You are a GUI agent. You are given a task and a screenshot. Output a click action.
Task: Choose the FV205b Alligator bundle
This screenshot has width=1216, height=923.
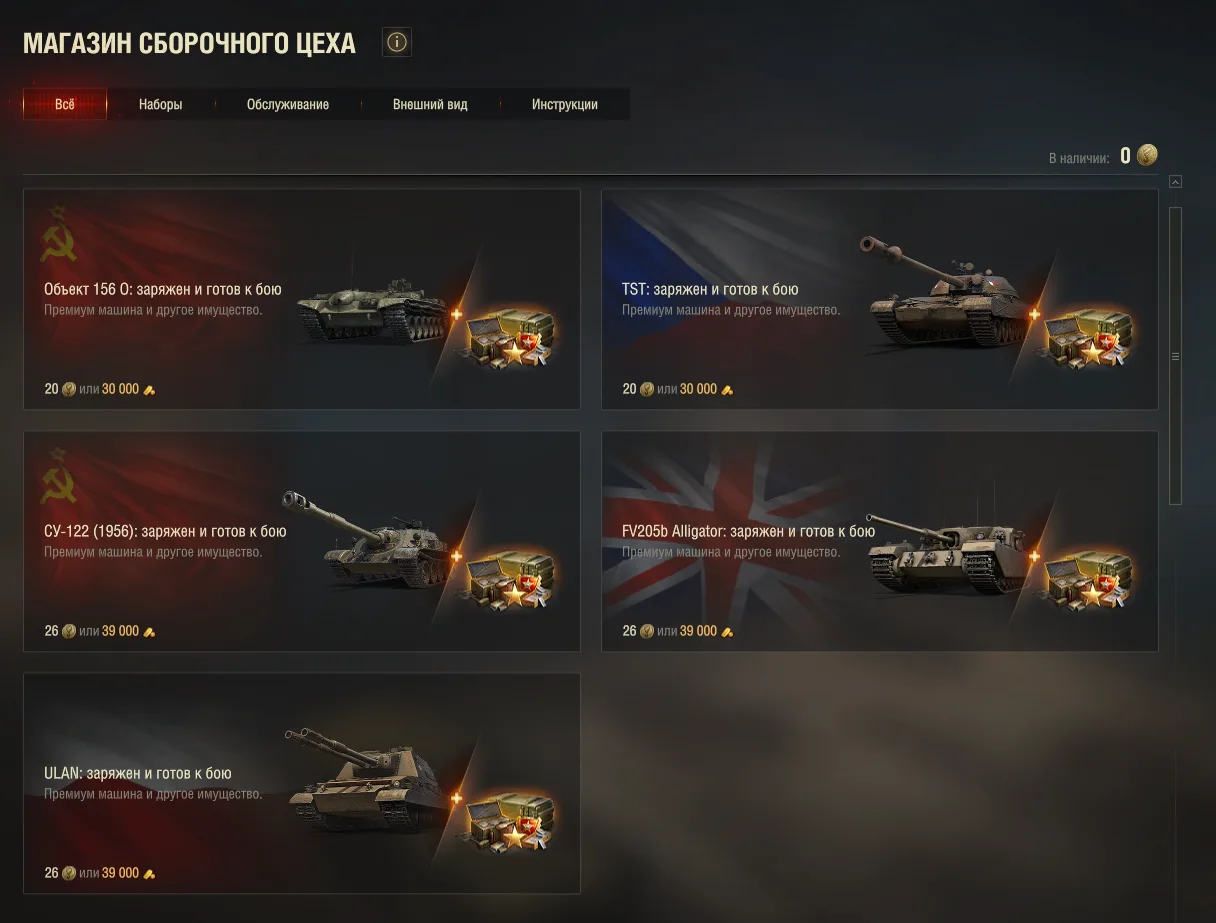pyautogui.click(x=879, y=541)
